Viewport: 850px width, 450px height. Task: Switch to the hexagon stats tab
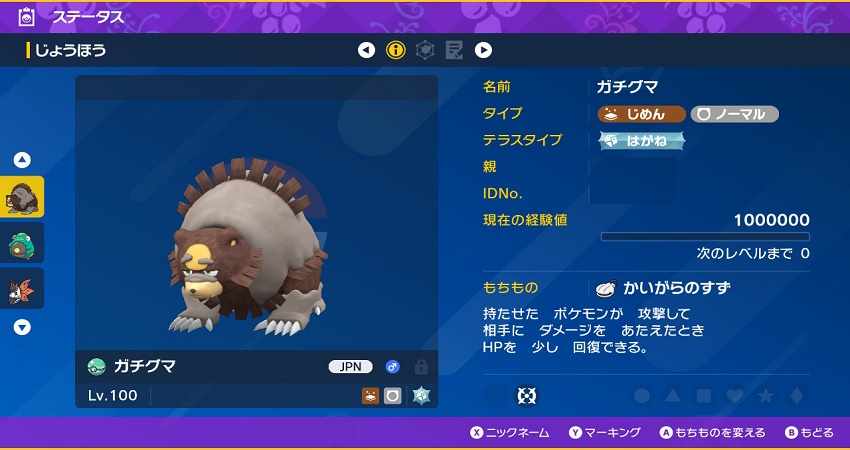(x=425, y=50)
